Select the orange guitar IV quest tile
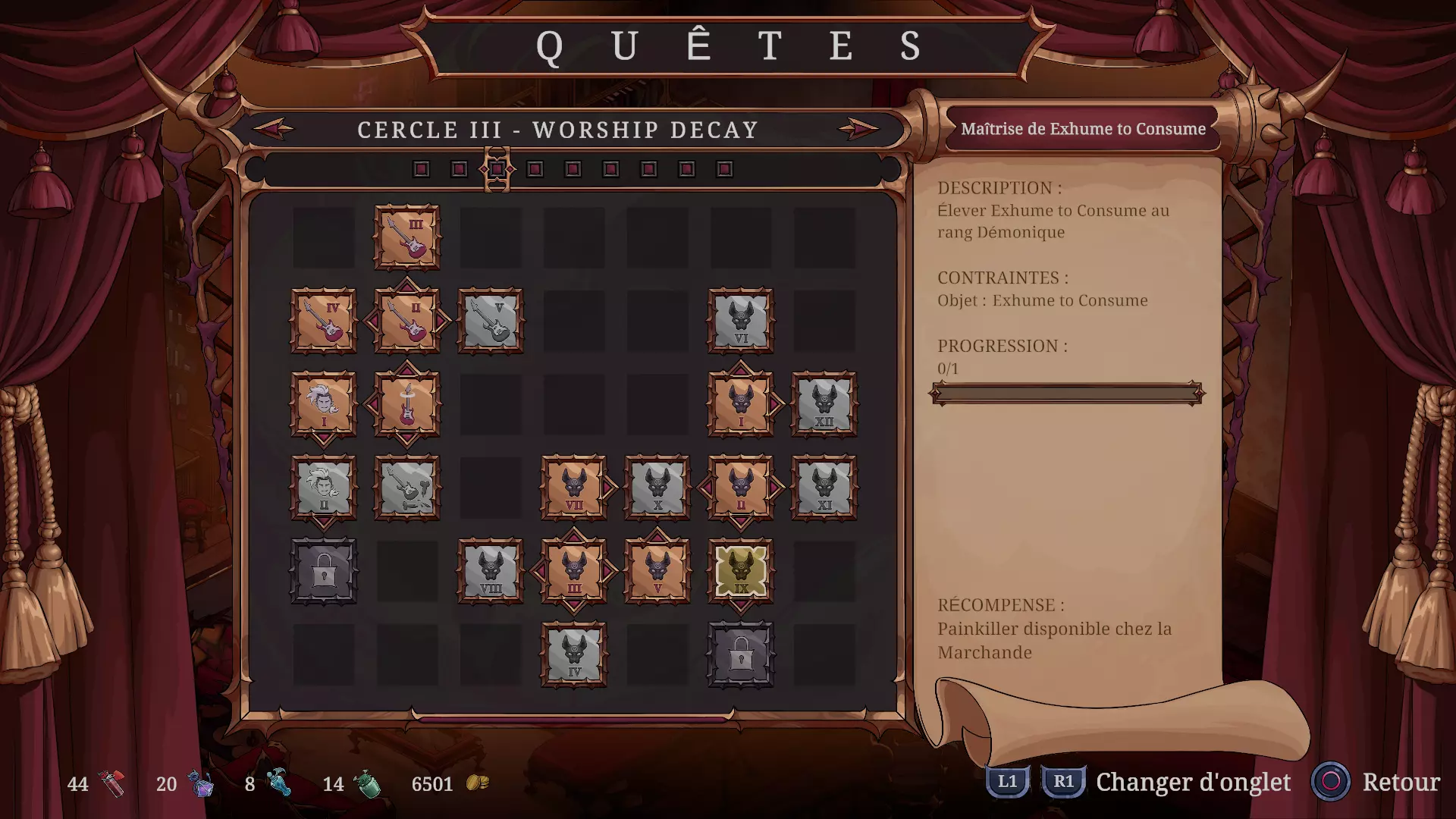1456x819 pixels. pos(324,321)
